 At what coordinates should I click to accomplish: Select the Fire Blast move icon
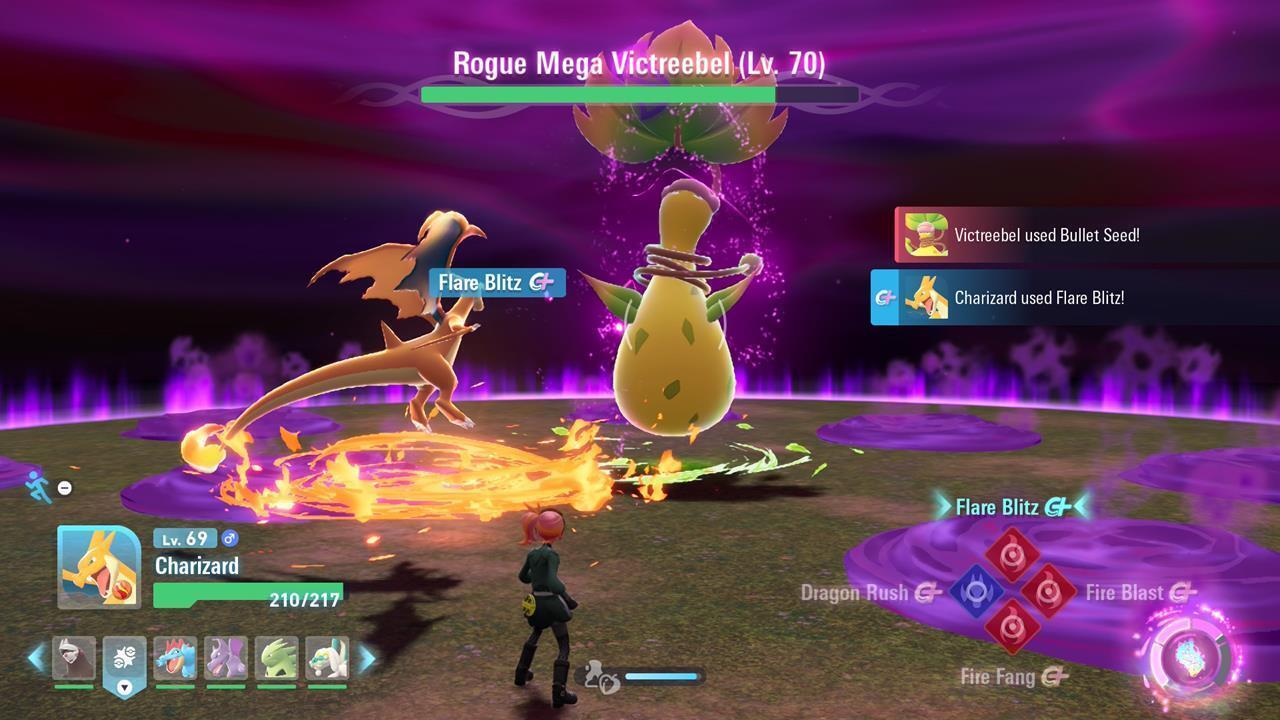[1047, 590]
